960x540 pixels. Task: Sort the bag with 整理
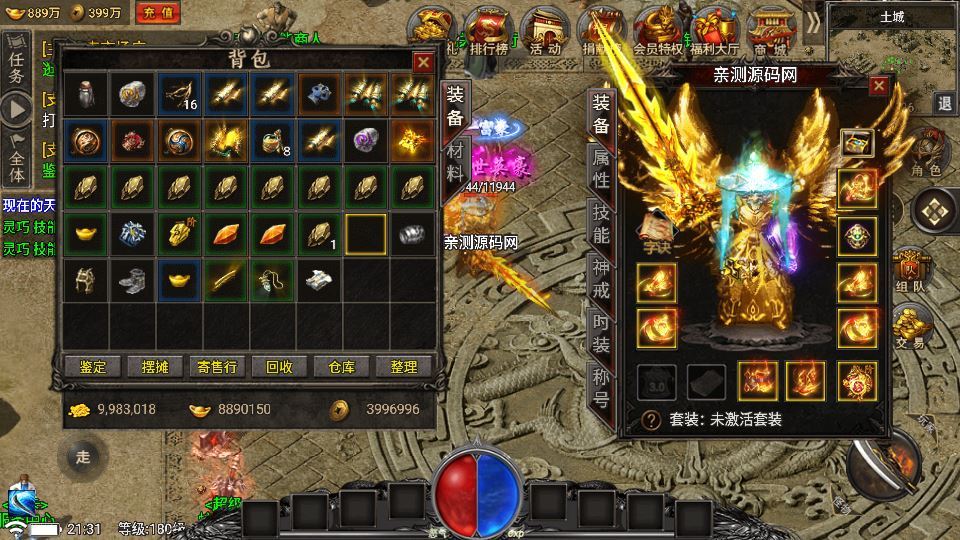tap(403, 367)
